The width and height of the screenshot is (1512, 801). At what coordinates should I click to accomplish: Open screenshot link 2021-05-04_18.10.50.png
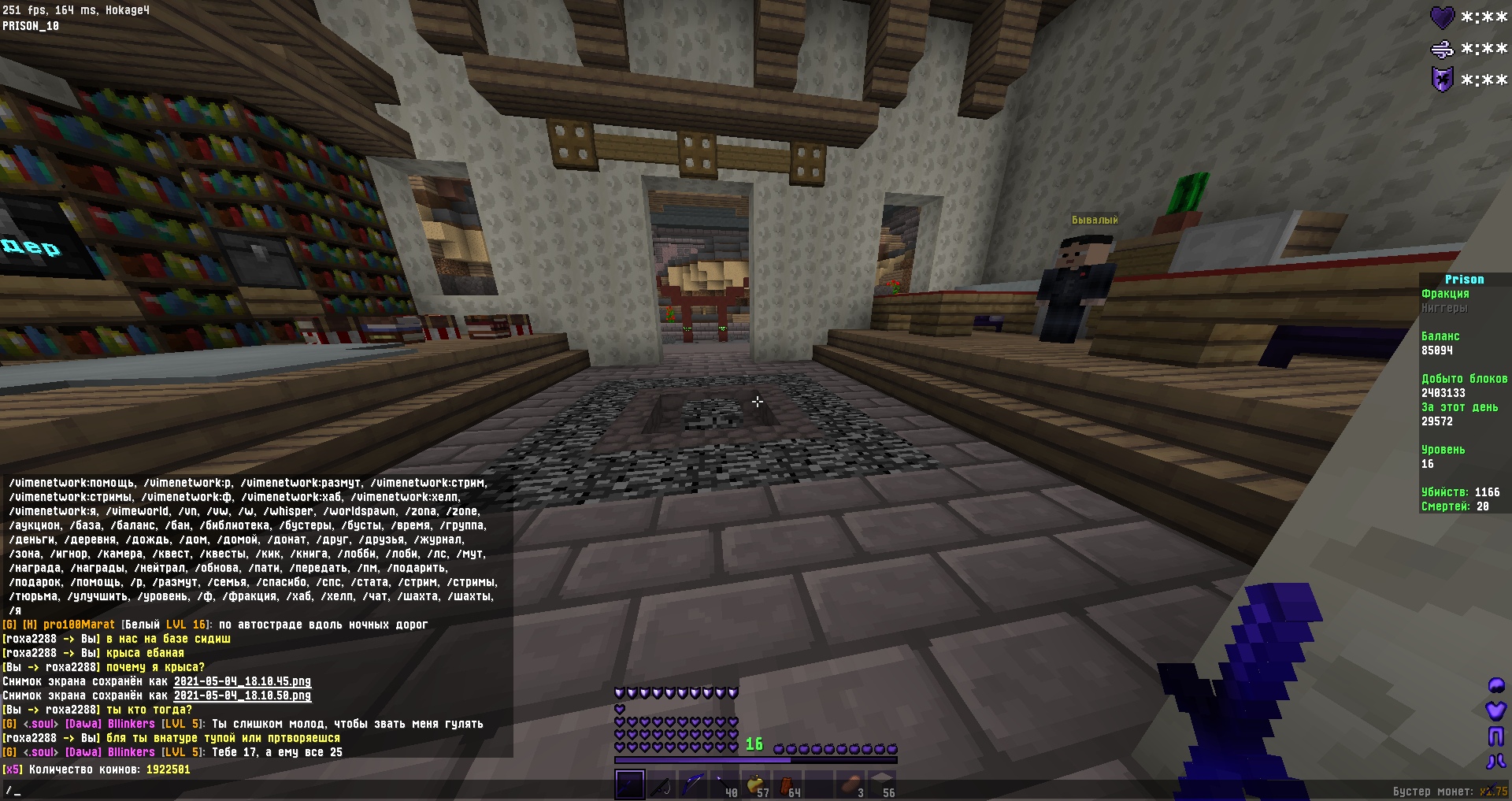click(x=242, y=696)
